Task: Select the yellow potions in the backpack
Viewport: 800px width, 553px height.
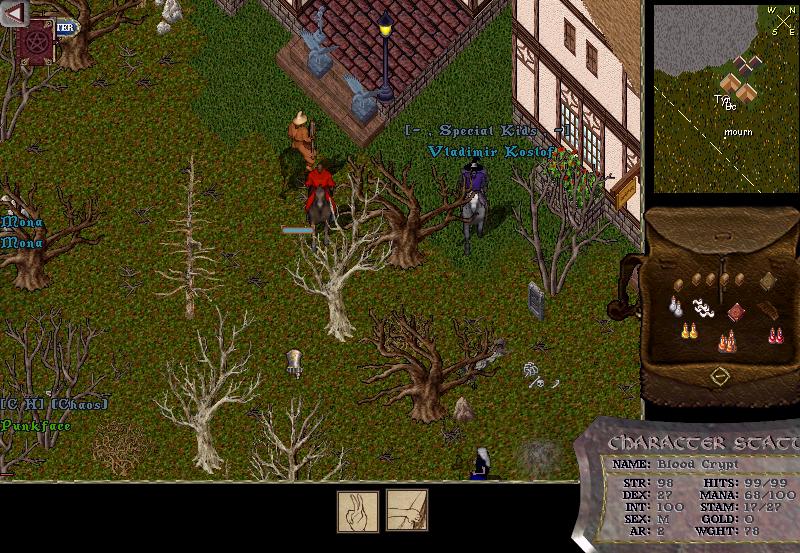Action: click(x=688, y=330)
